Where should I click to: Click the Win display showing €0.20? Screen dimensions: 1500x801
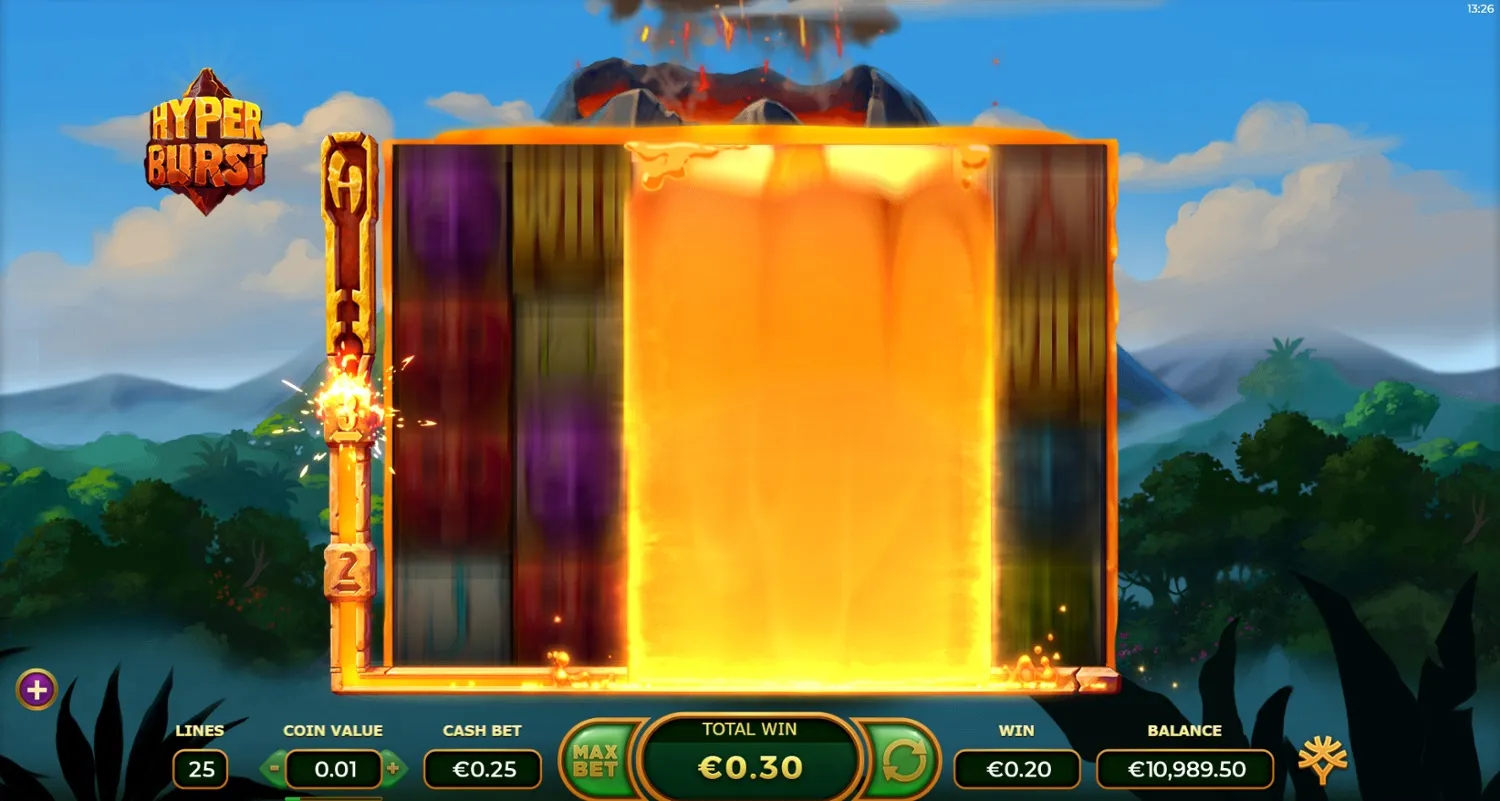coord(1016,770)
